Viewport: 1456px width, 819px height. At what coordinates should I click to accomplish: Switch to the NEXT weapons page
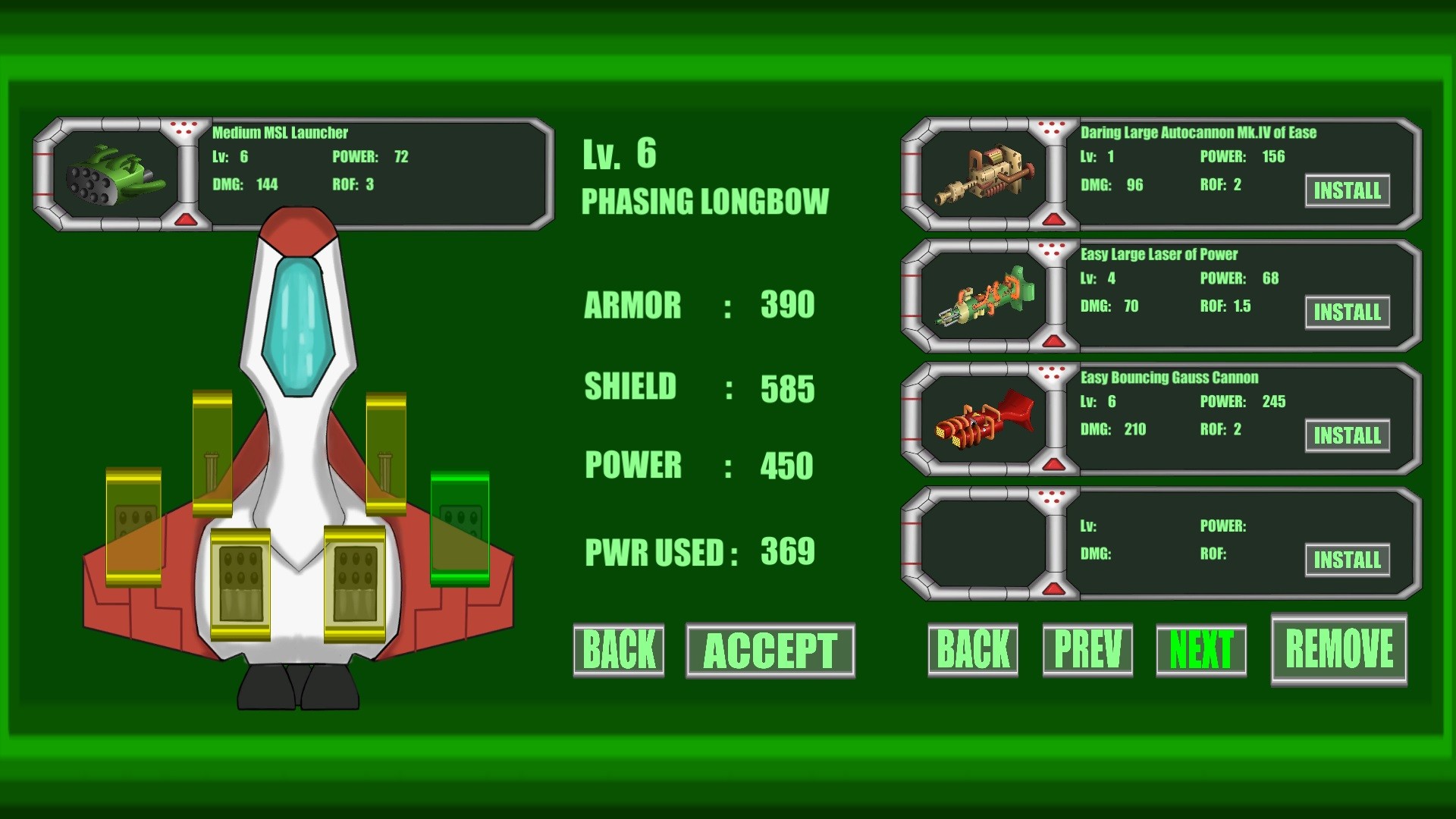click(x=1202, y=648)
